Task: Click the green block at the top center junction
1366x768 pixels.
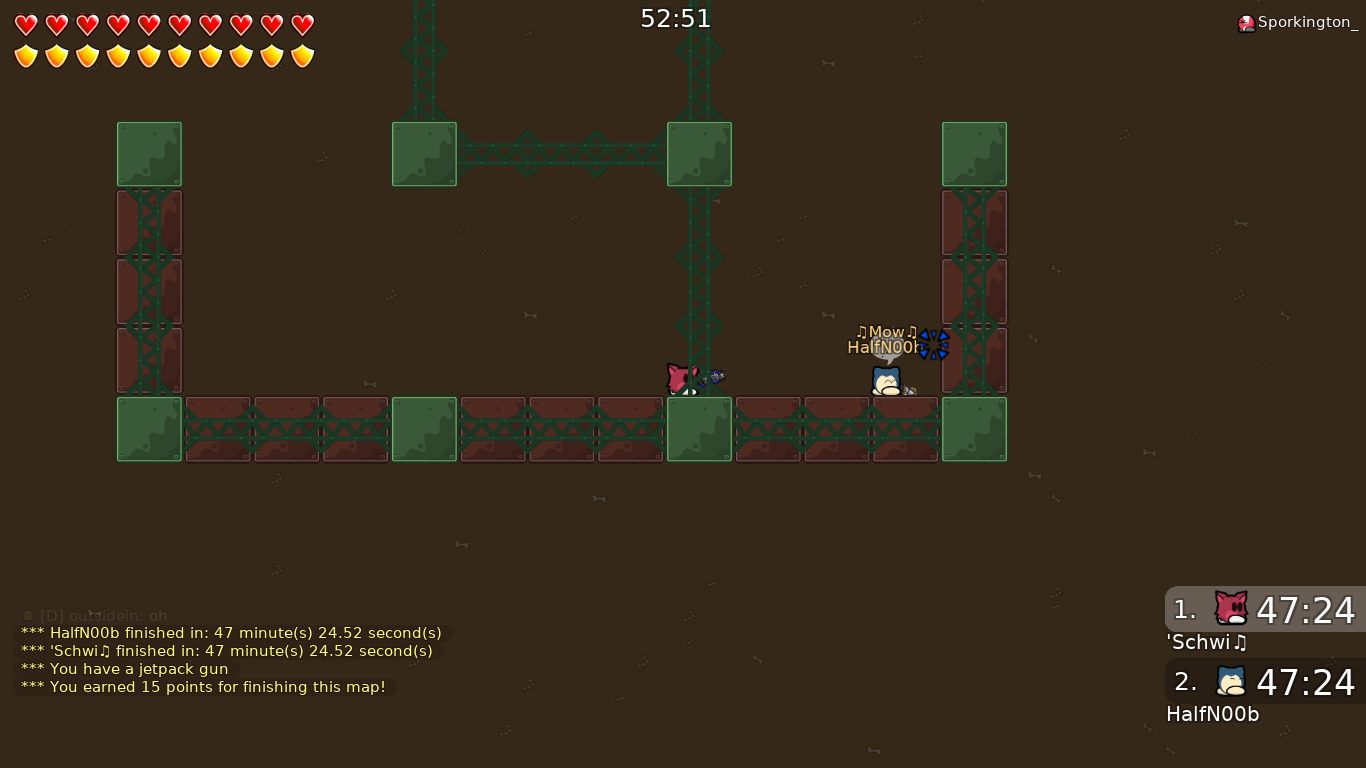Action: coord(699,154)
